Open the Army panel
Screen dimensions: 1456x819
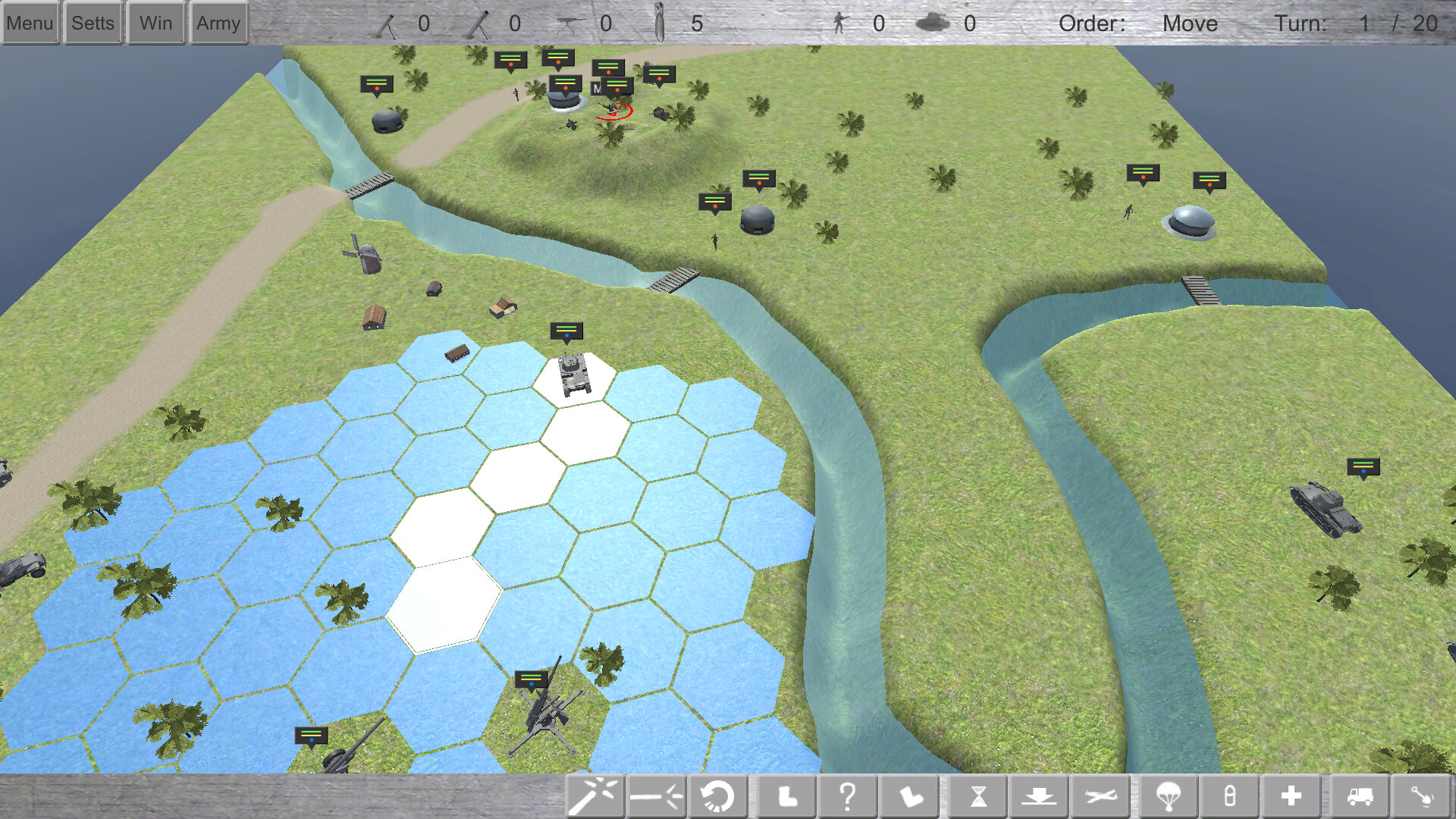(x=218, y=23)
